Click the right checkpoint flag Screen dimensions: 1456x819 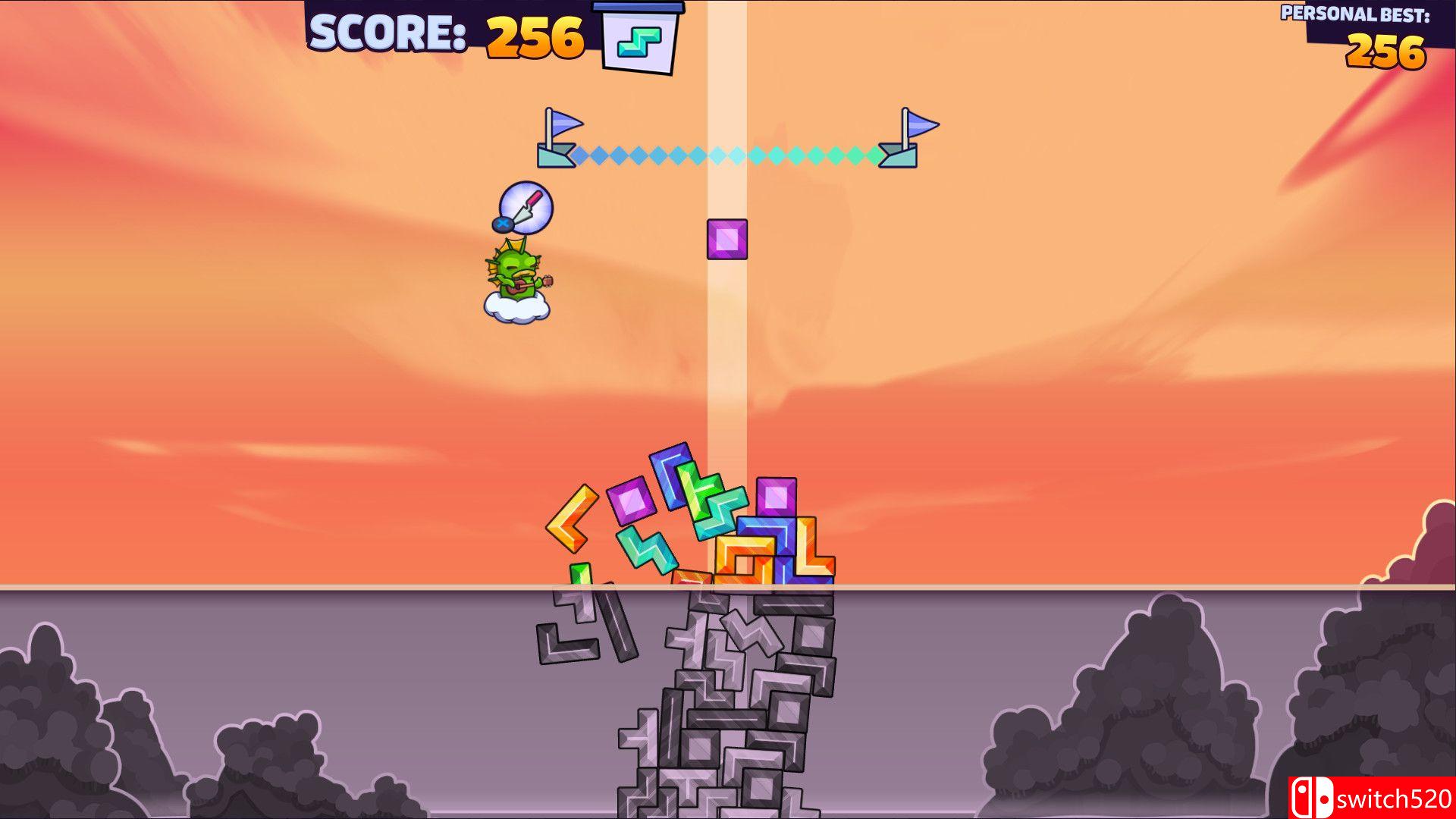click(x=906, y=136)
